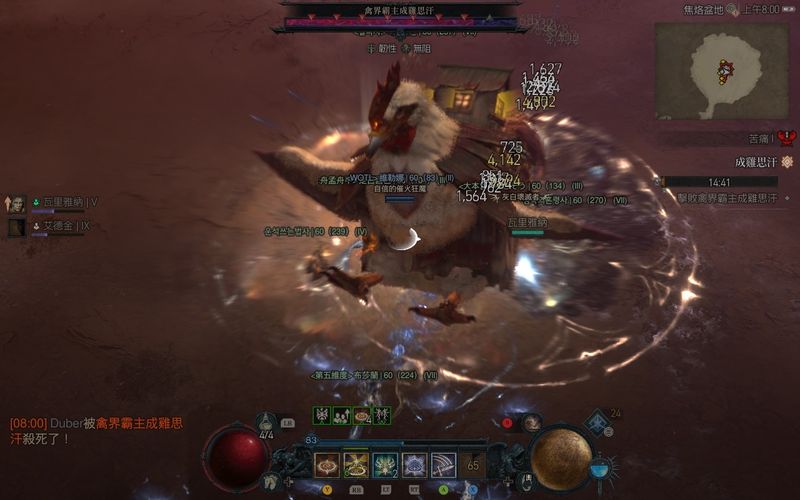Click the round swirl icon above resource orb

click(532, 422)
